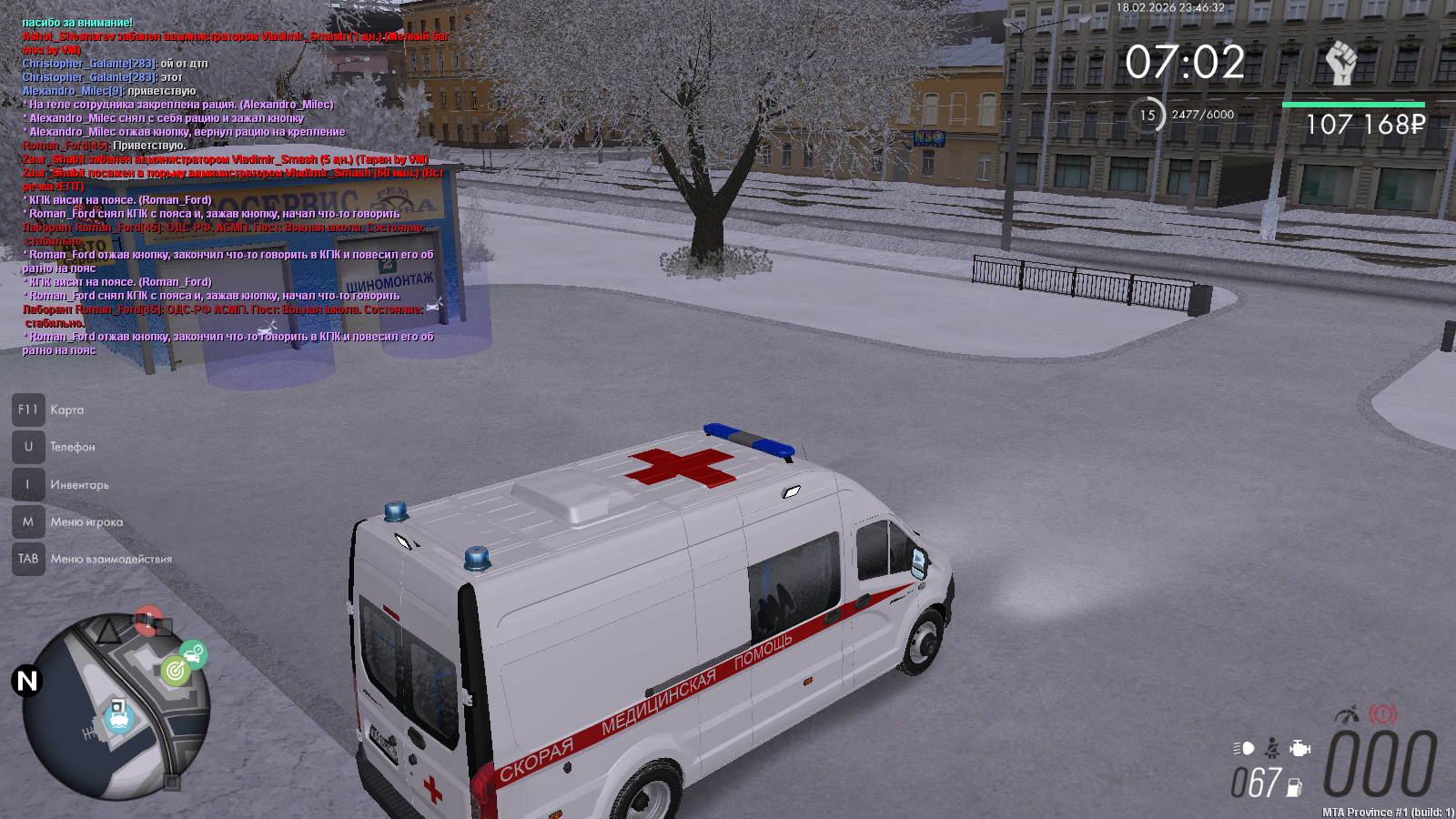This screenshot has height=819, width=1456.
Task: Toggle the engine indicator icon
Action: (x=1300, y=749)
